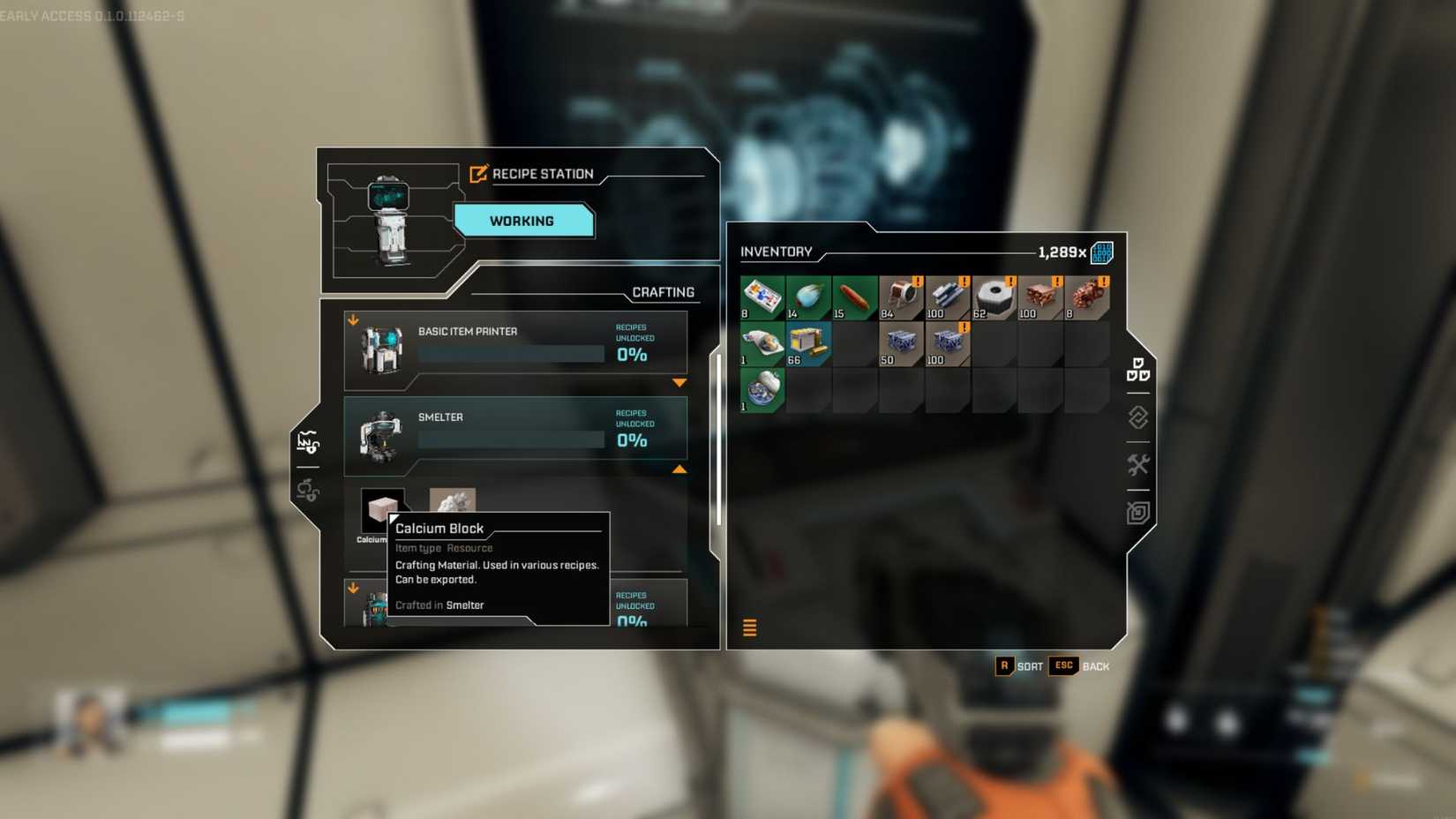
Task: Select the blue cube stack of 50
Action: [901, 343]
